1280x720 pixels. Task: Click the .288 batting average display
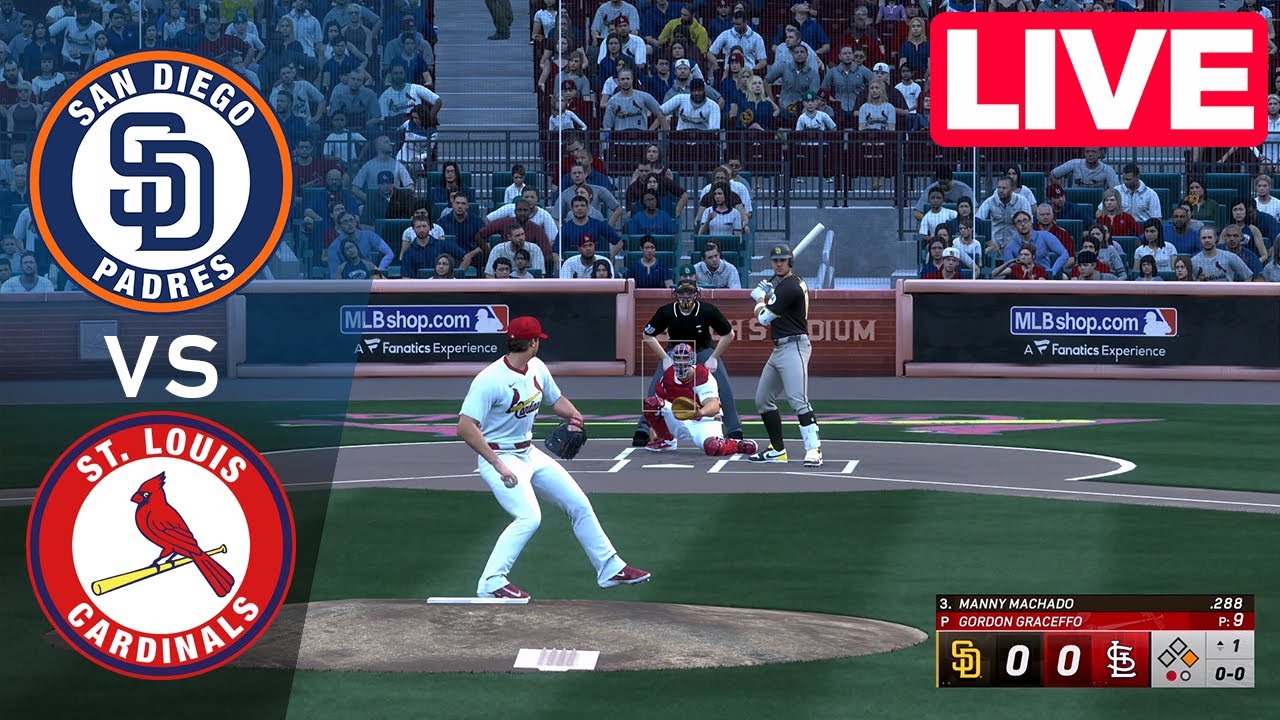coord(1228,602)
